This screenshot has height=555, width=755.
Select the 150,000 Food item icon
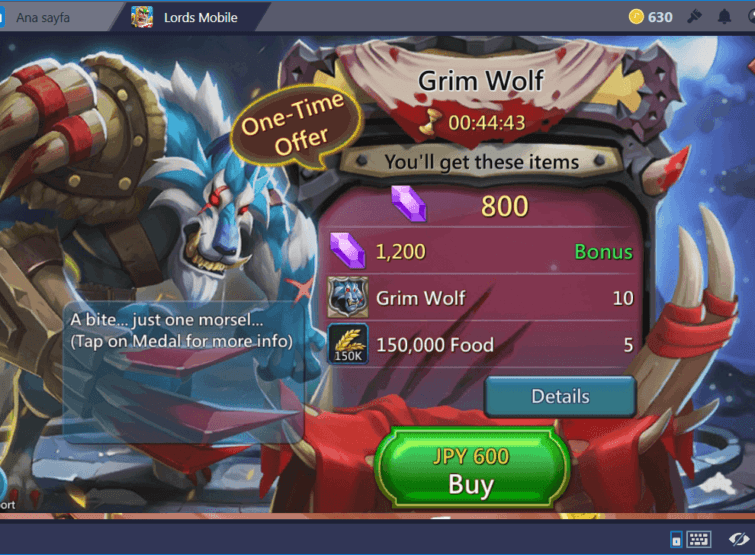[x=348, y=344]
